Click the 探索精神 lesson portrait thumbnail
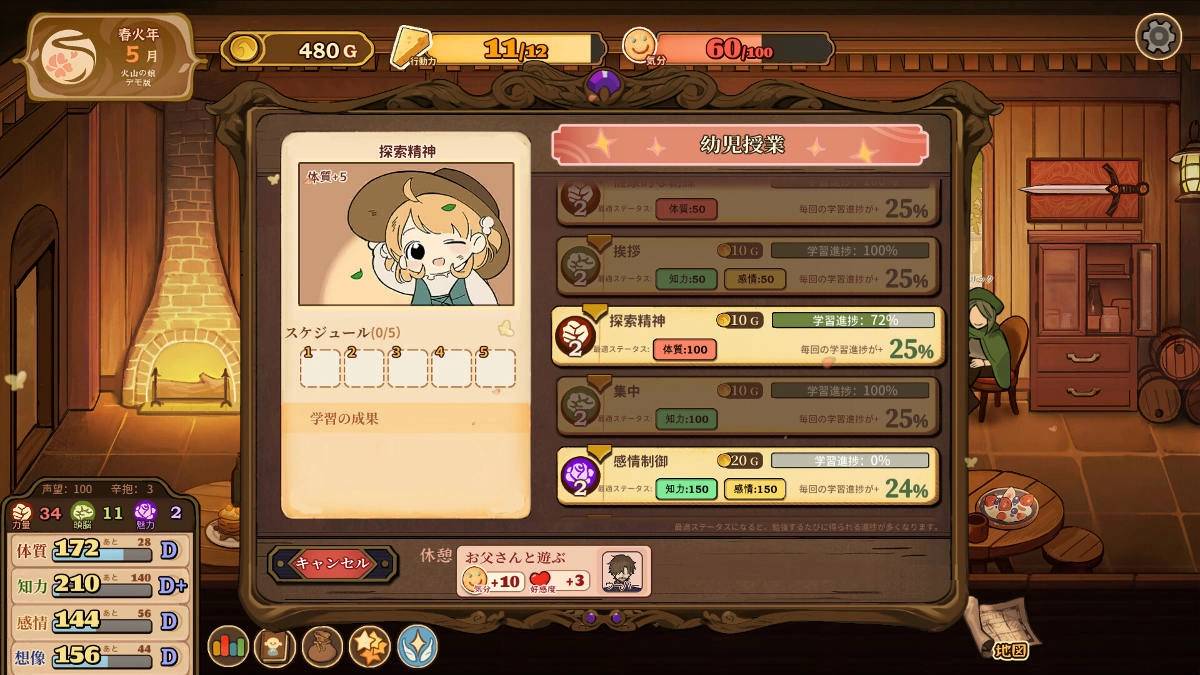Screen dimensions: 1200x675 406,234
